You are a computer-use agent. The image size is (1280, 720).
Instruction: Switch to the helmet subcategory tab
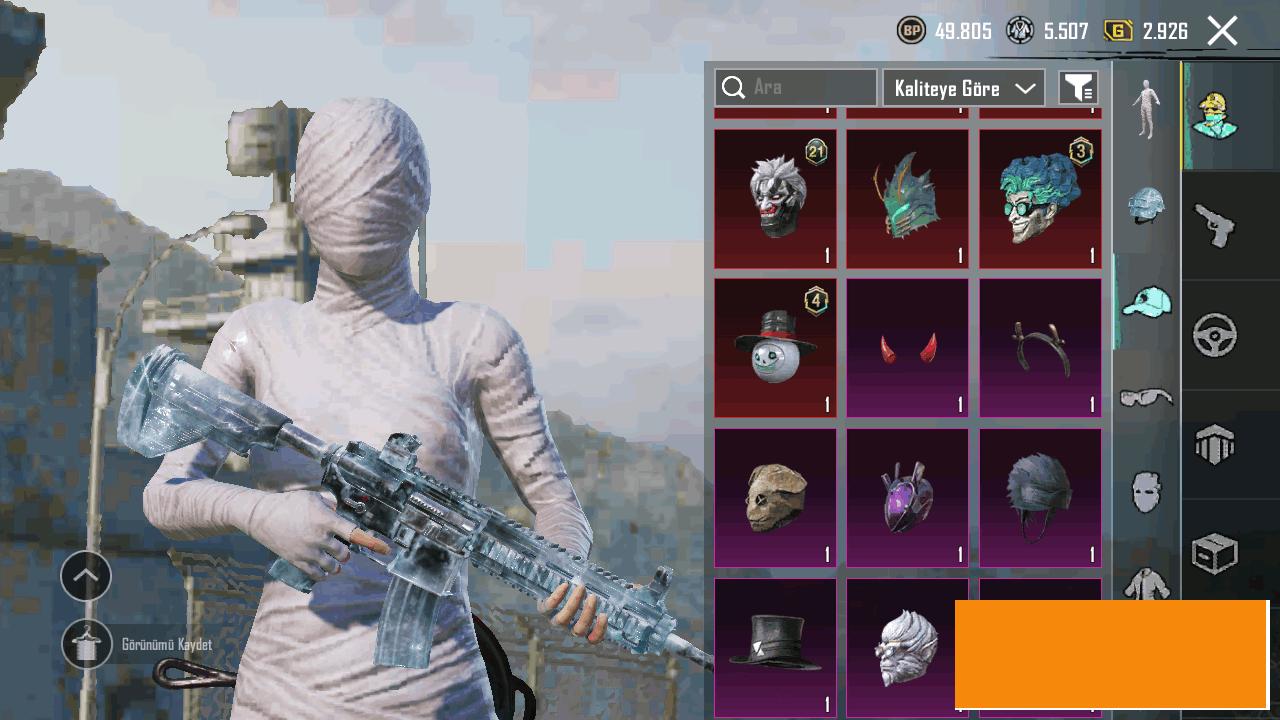1146,206
